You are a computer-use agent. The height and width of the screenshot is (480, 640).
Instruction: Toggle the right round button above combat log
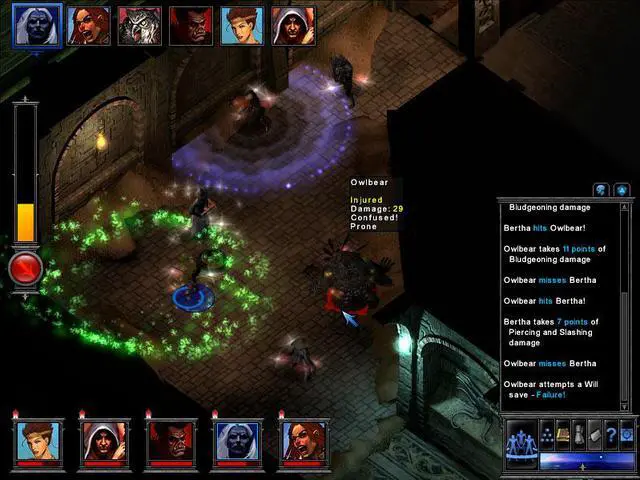pyautogui.click(x=621, y=189)
